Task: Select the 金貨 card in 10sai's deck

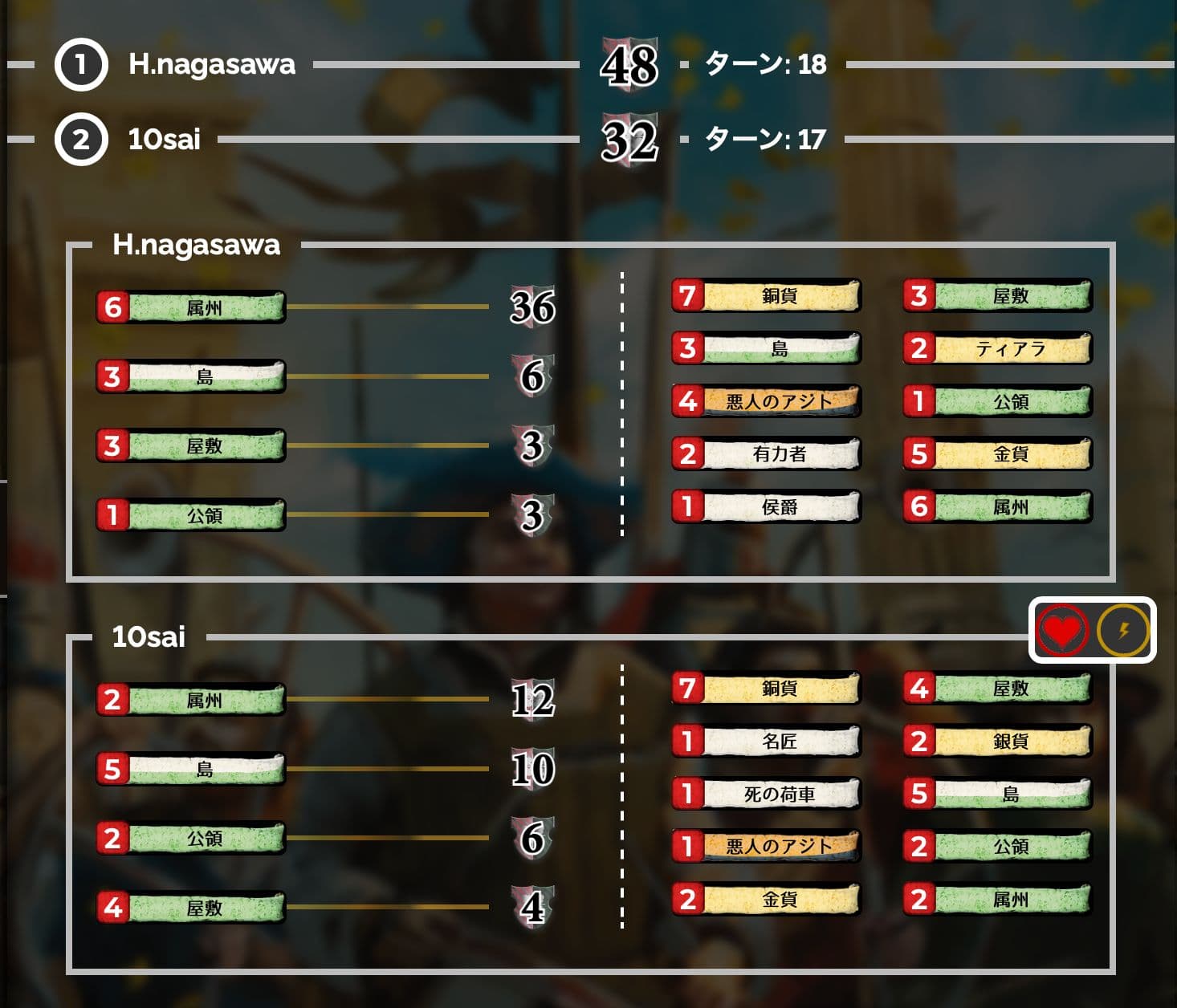Action: pos(767,900)
